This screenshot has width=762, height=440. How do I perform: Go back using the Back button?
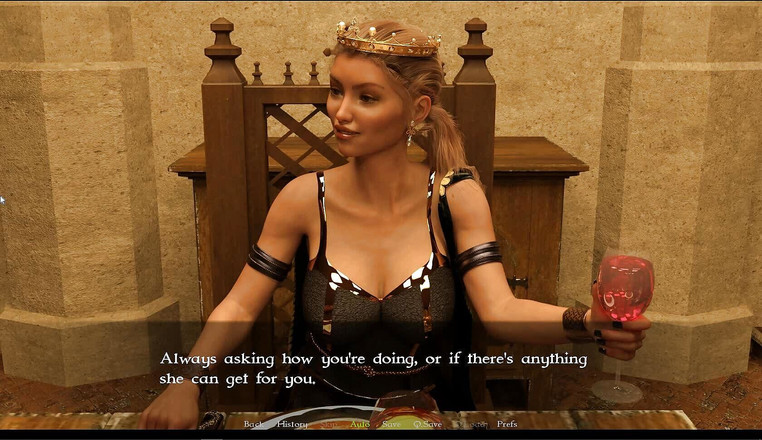coord(253,424)
